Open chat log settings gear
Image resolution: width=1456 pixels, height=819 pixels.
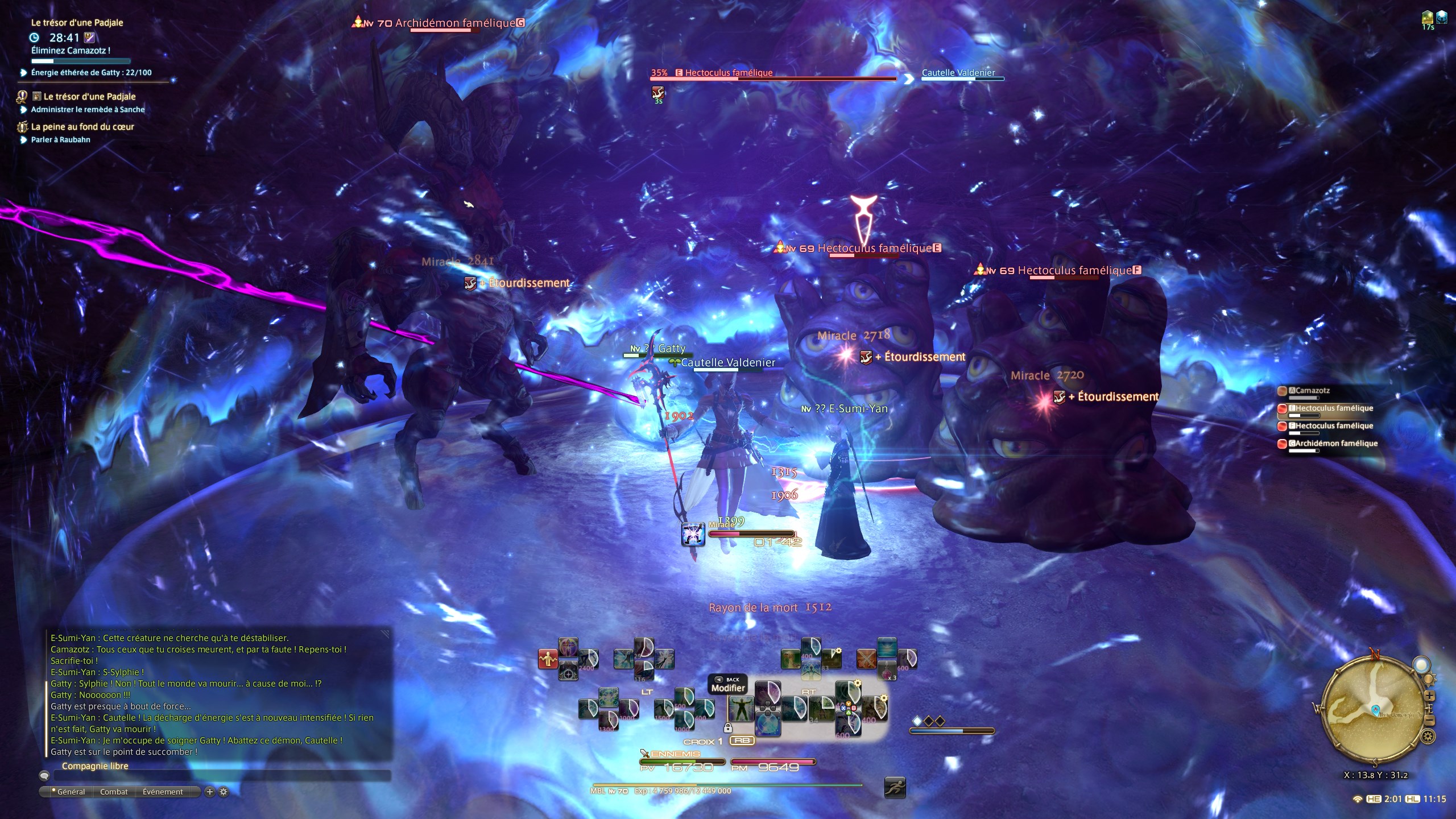224,792
